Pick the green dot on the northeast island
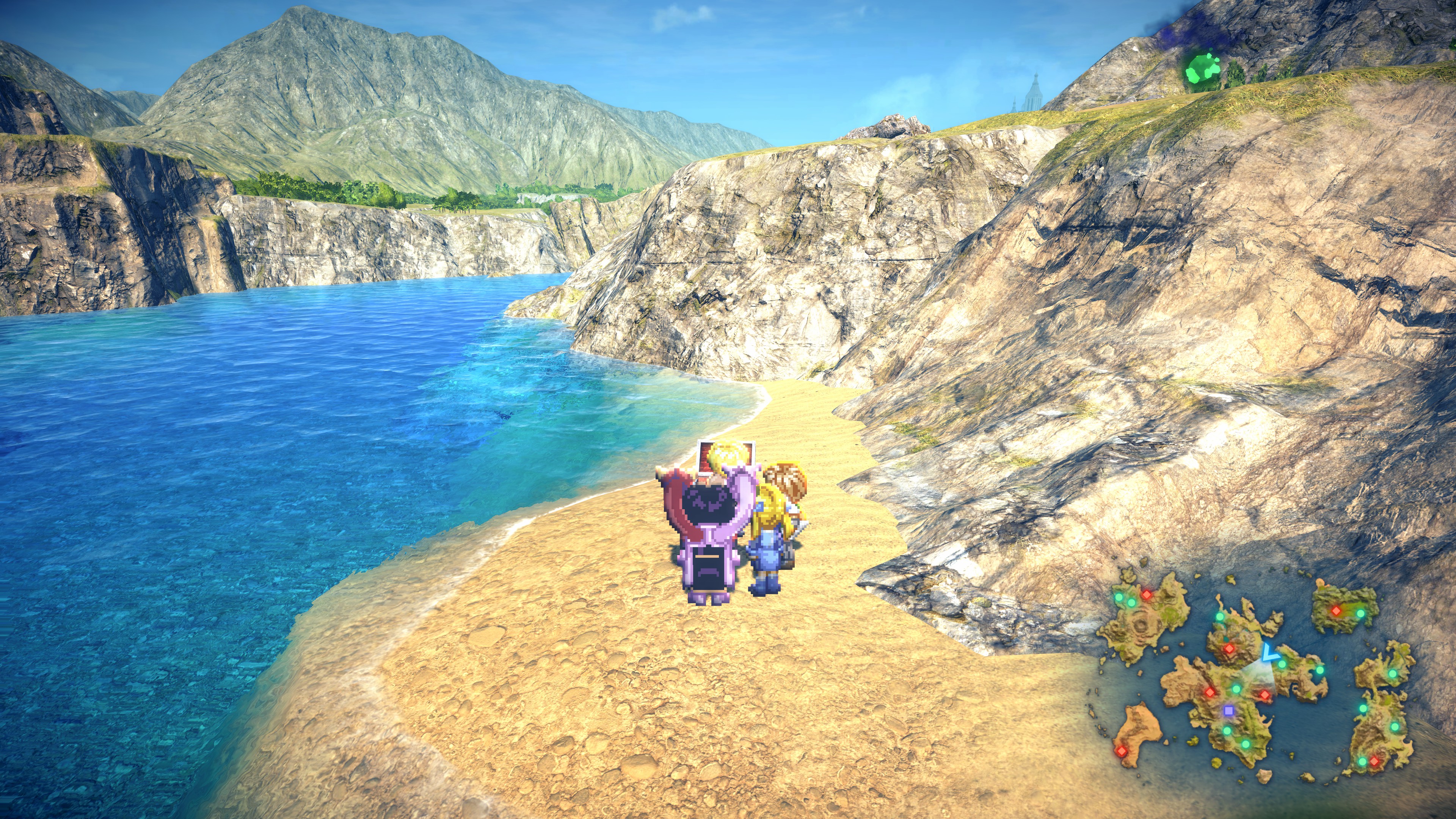Screen dimensions: 1456x819 coord(1360,613)
